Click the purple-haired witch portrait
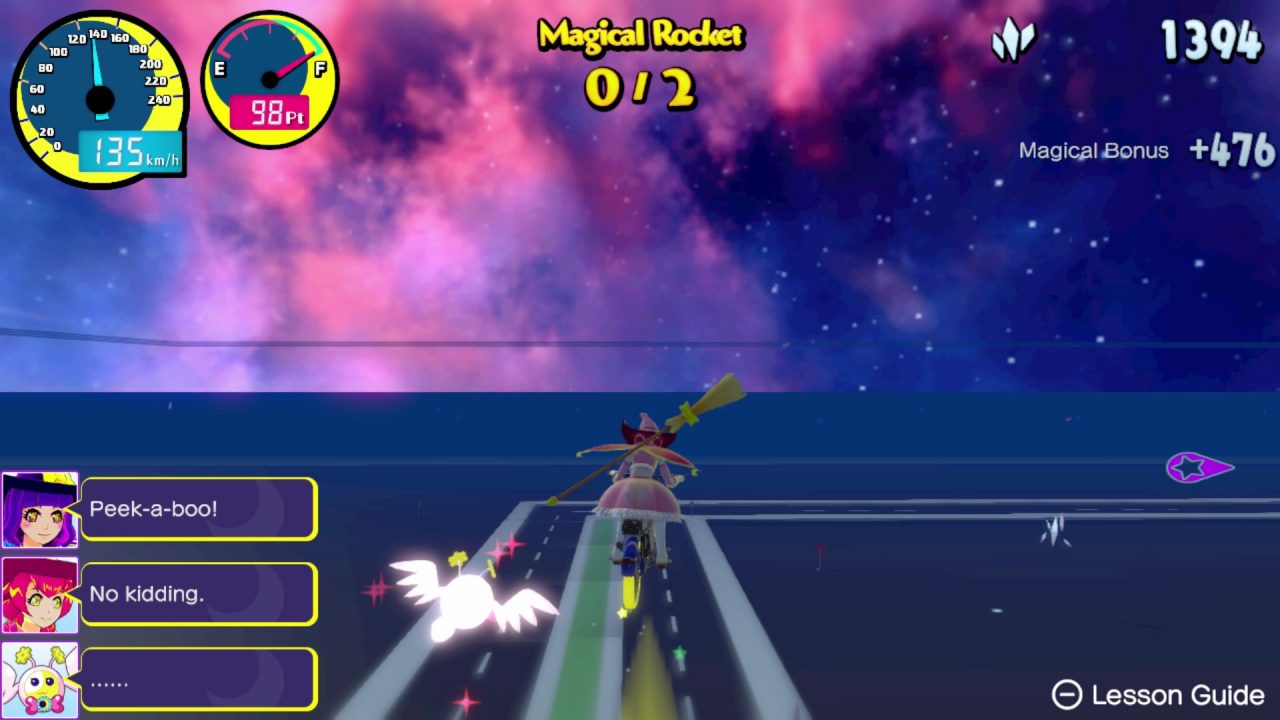Viewport: 1280px width, 720px height. pos(40,510)
